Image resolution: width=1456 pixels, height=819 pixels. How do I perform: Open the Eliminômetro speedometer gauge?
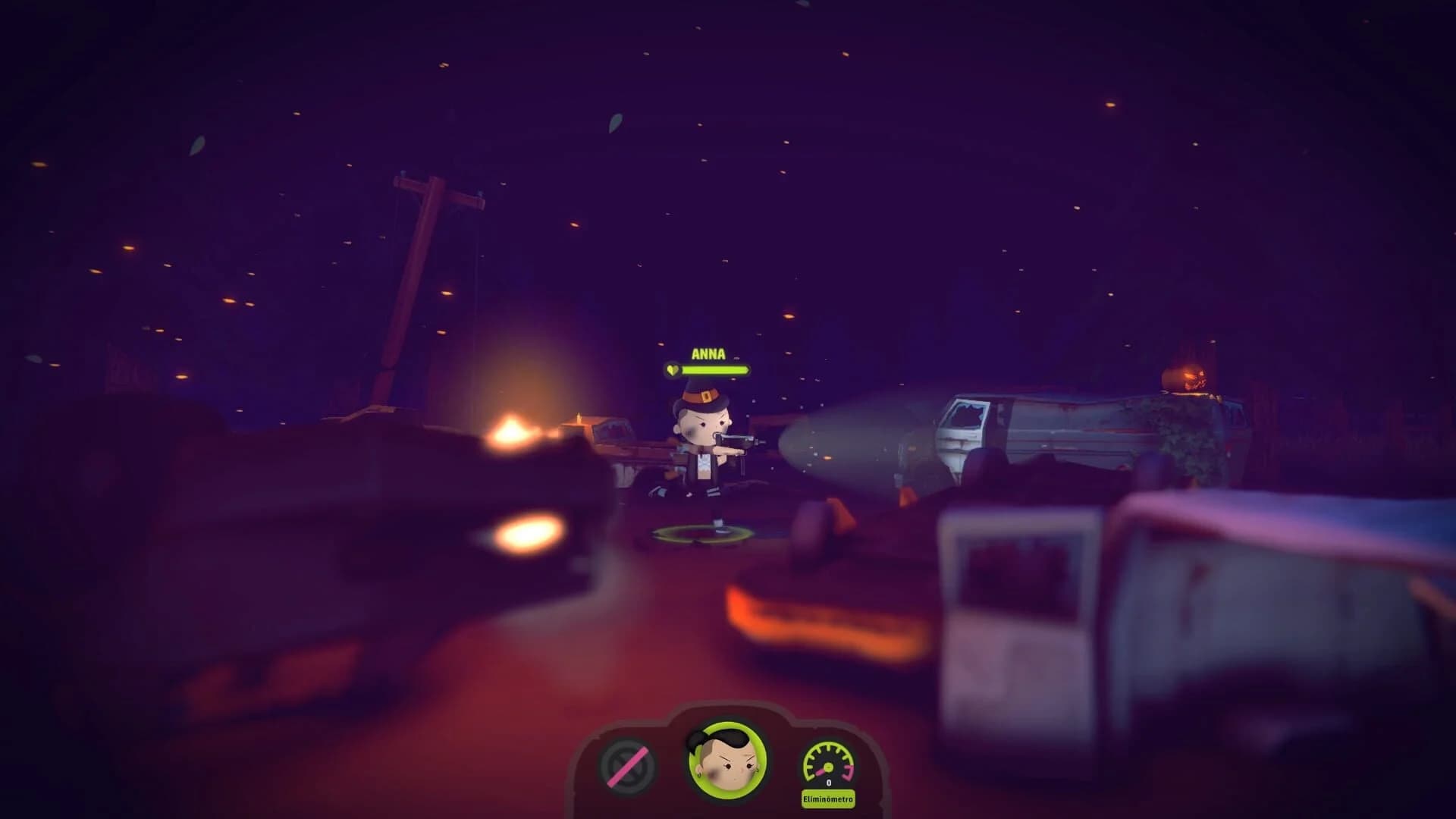tap(829, 763)
